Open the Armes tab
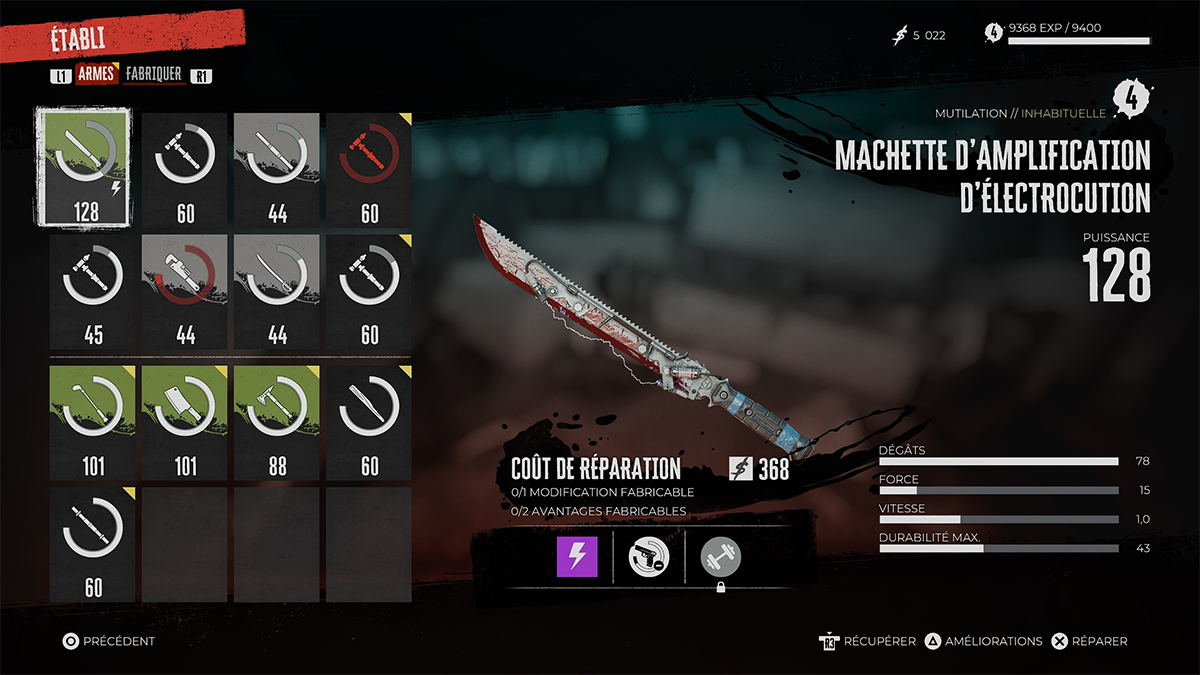This screenshot has width=1200, height=675. click(96, 74)
